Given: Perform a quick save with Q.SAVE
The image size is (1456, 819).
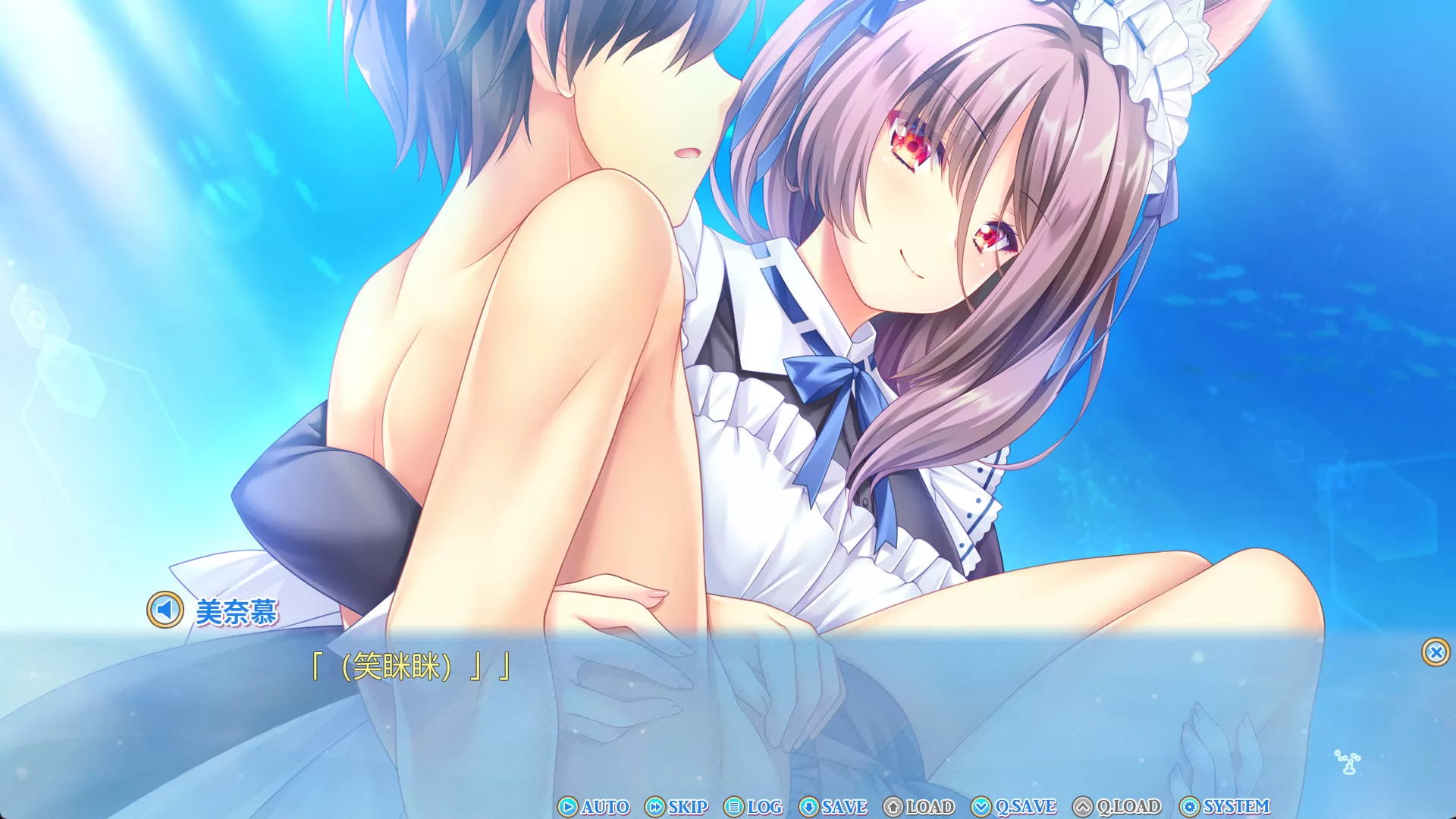Looking at the screenshot, I should 1014,806.
